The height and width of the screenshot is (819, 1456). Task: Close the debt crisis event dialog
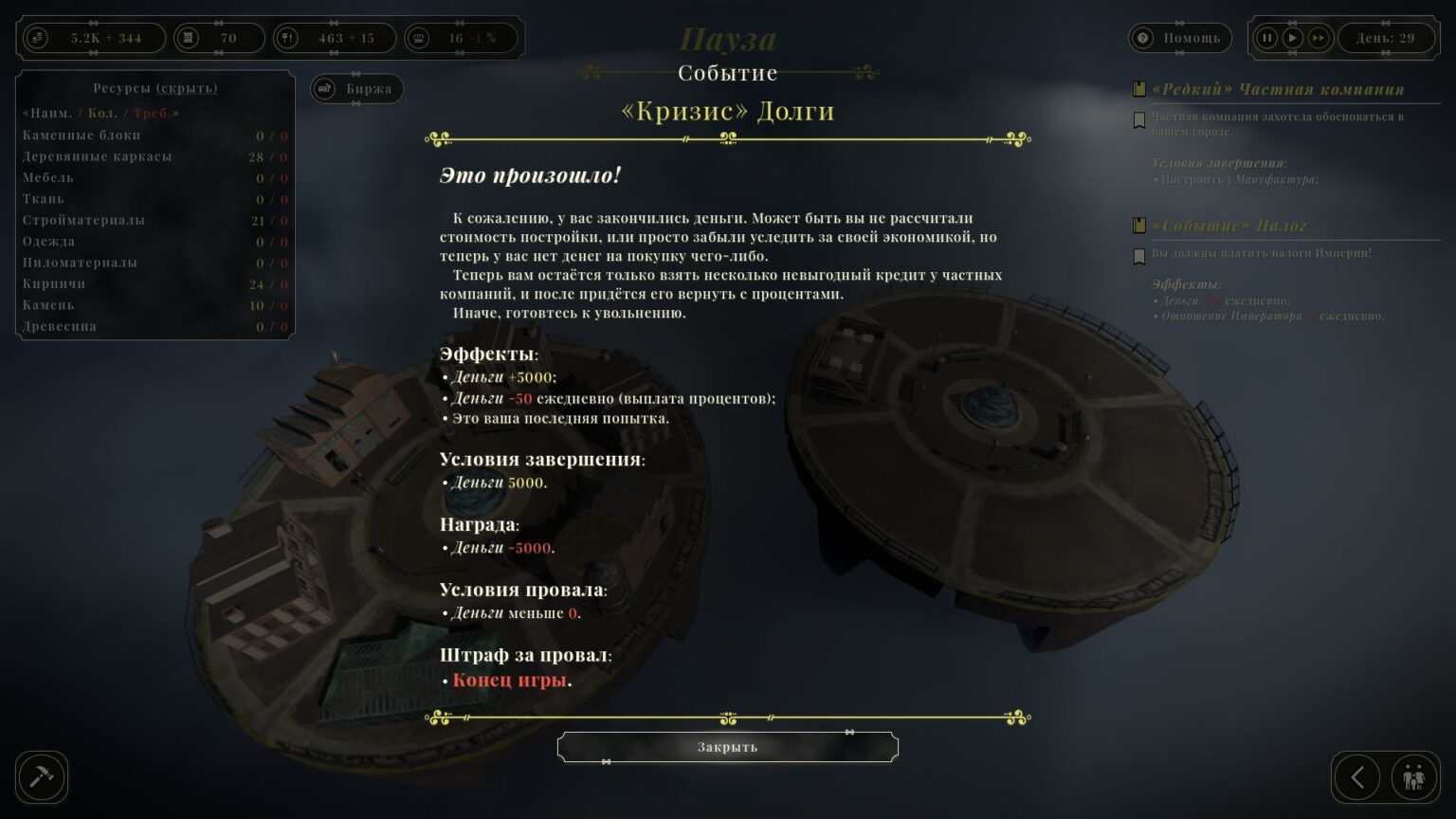(727, 747)
